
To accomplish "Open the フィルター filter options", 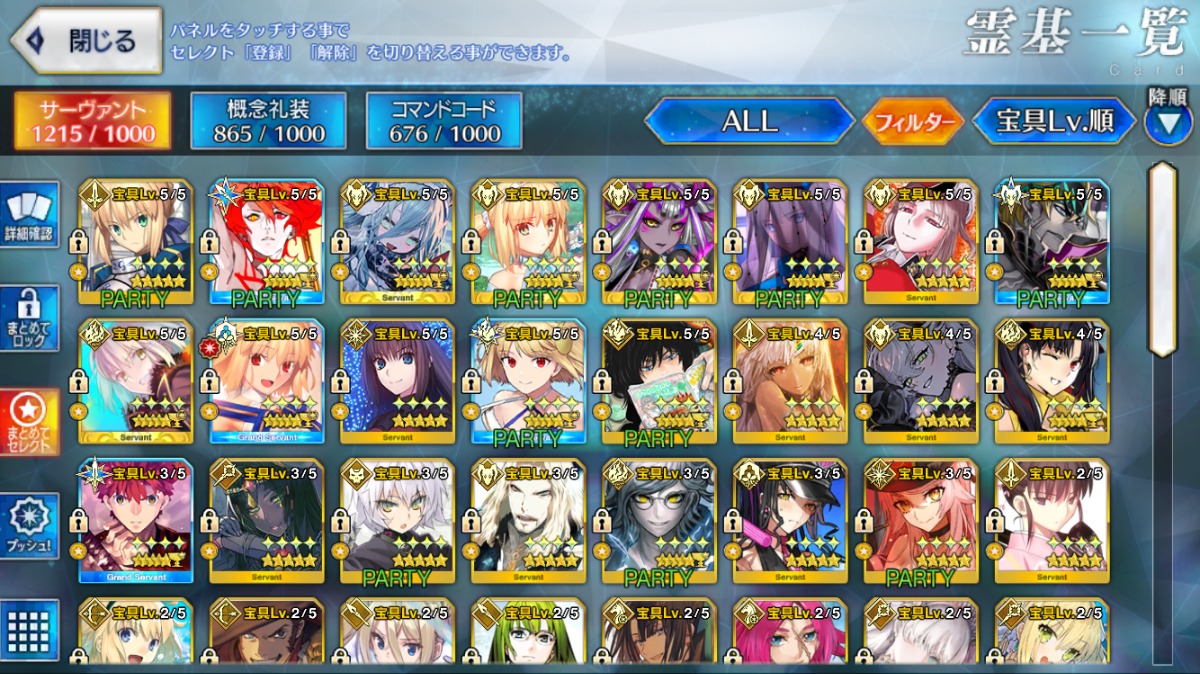I will [912, 123].
